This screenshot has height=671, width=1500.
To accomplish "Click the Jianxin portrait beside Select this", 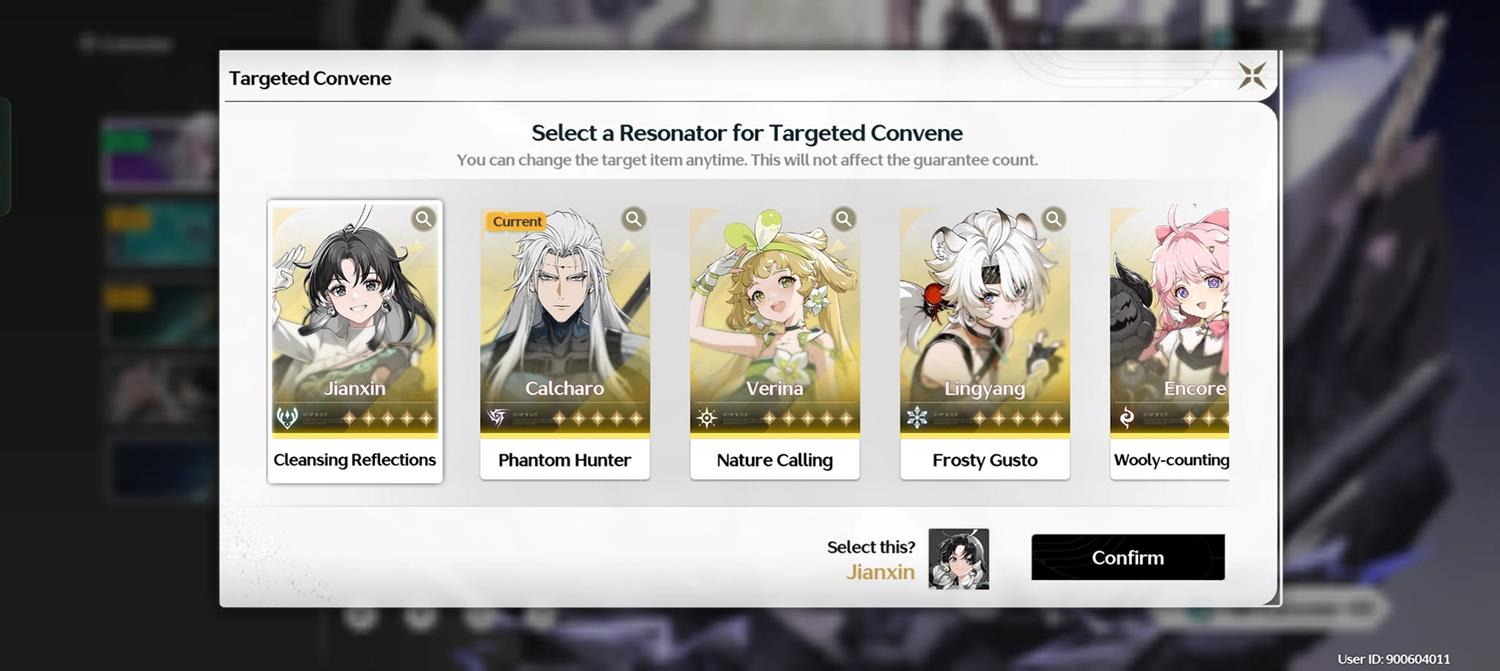I will coord(958,559).
